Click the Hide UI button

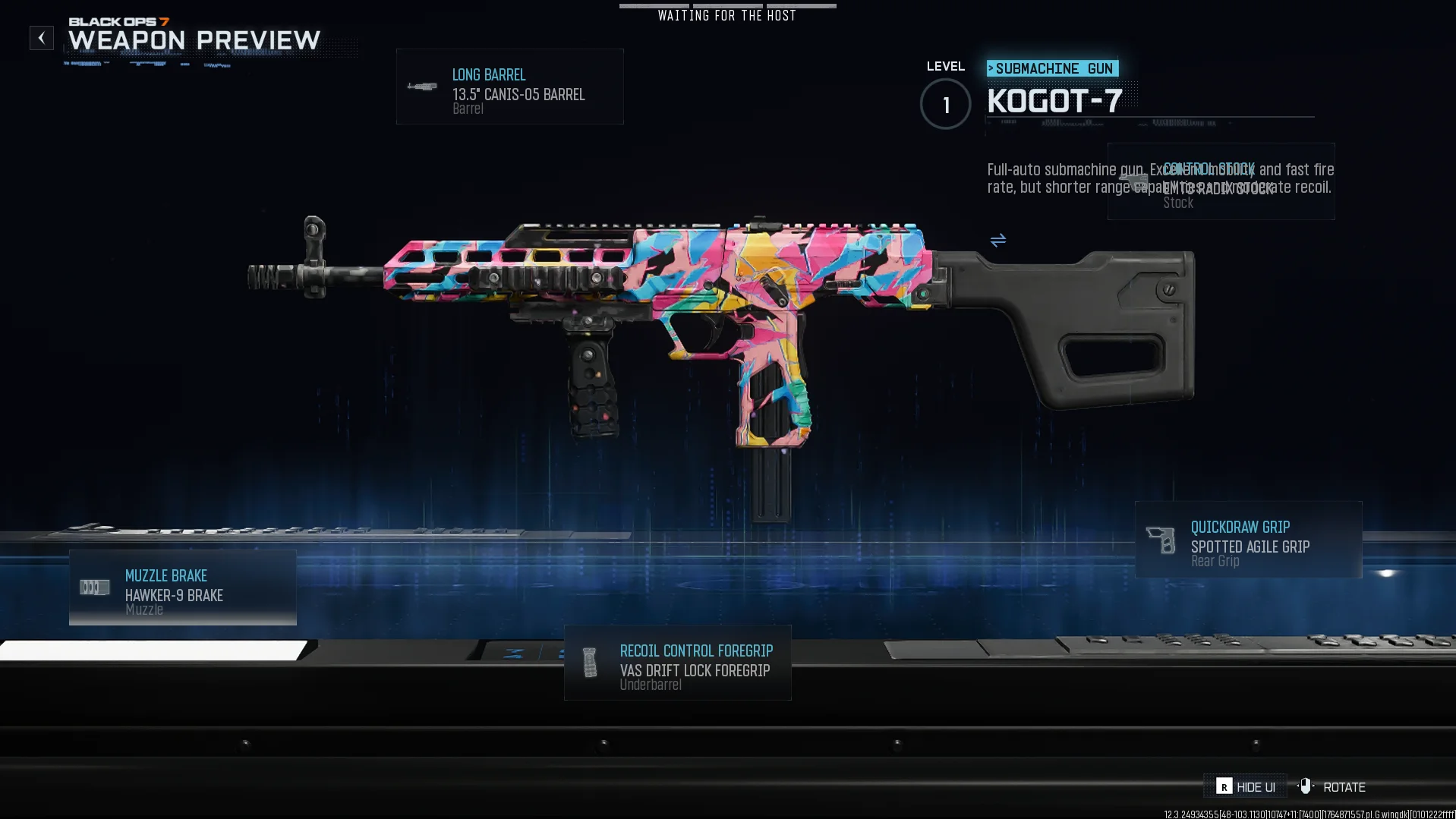(x=1245, y=786)
